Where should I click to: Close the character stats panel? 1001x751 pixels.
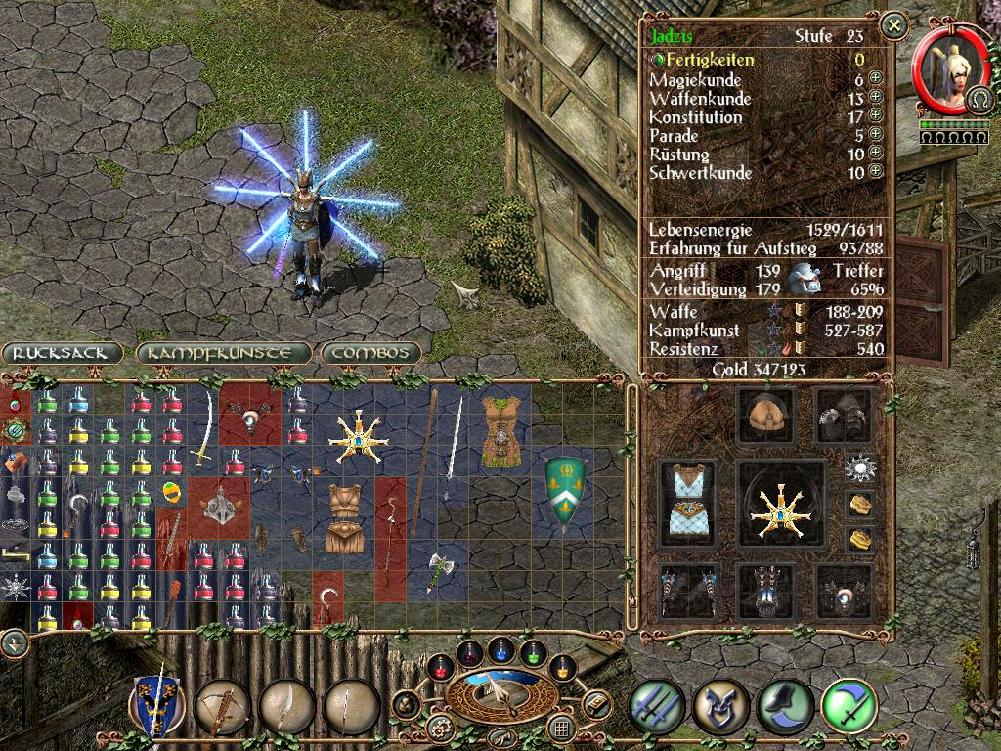point(894,23)
